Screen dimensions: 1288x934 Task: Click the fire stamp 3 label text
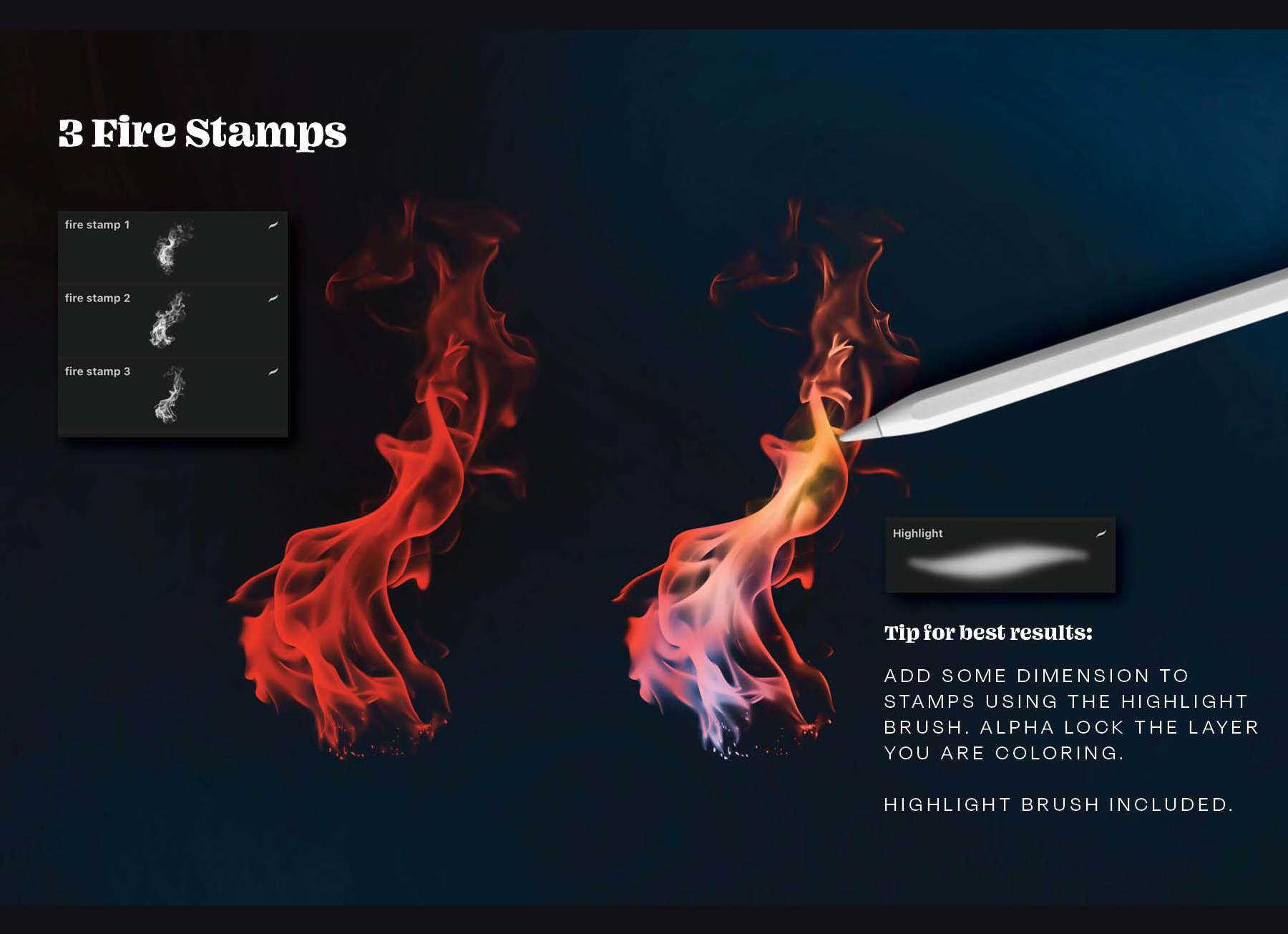point(97,371)
